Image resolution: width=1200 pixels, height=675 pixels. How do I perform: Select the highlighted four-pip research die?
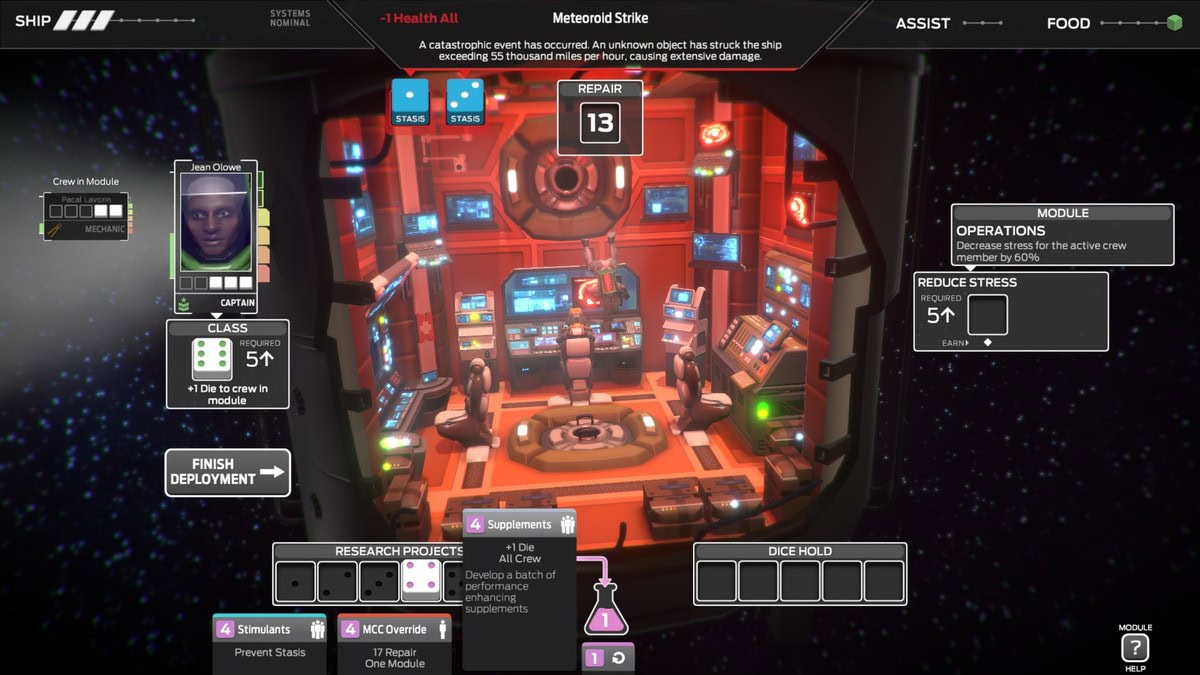[x=421, y=581]
